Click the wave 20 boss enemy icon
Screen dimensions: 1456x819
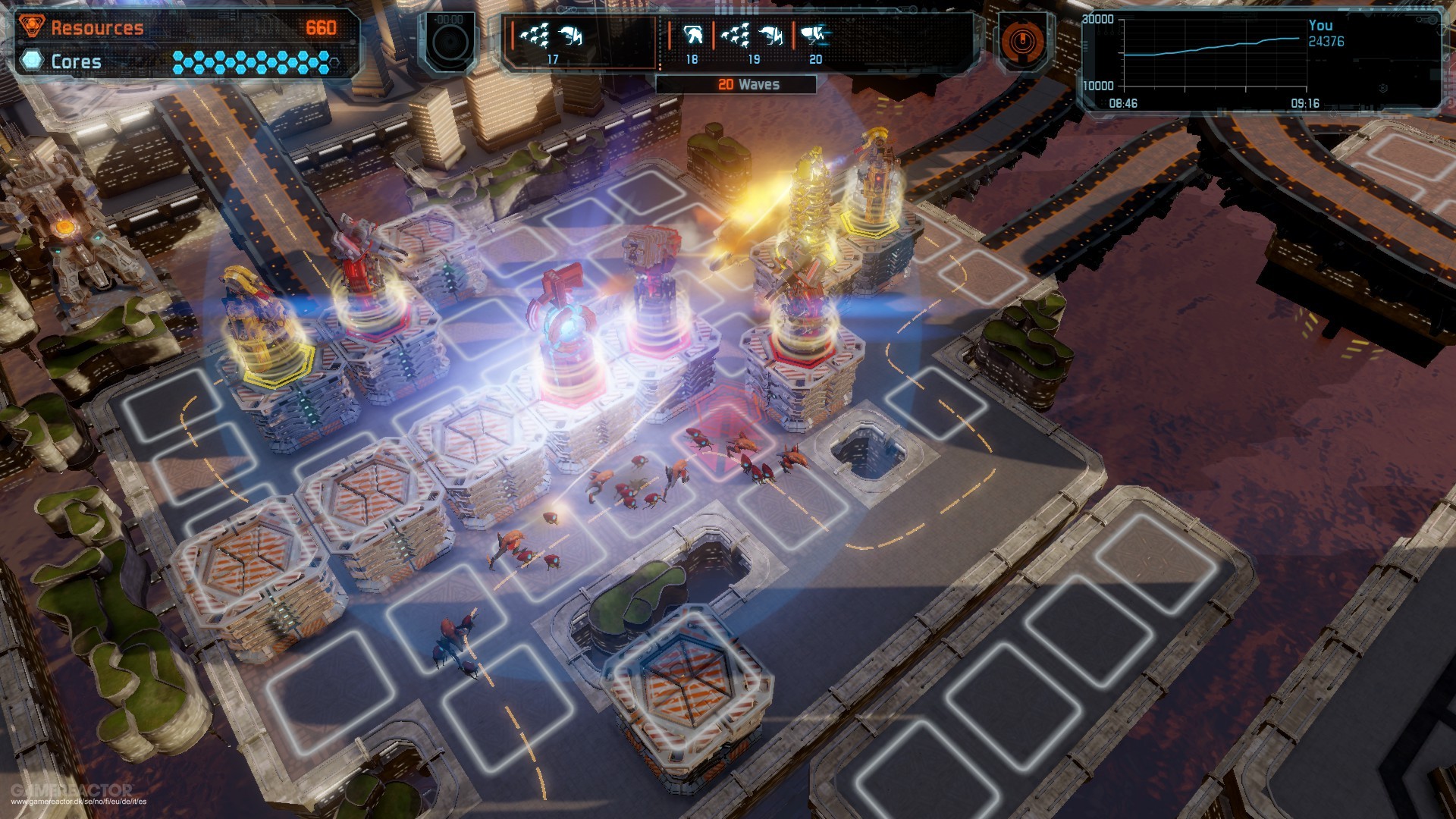813,34
